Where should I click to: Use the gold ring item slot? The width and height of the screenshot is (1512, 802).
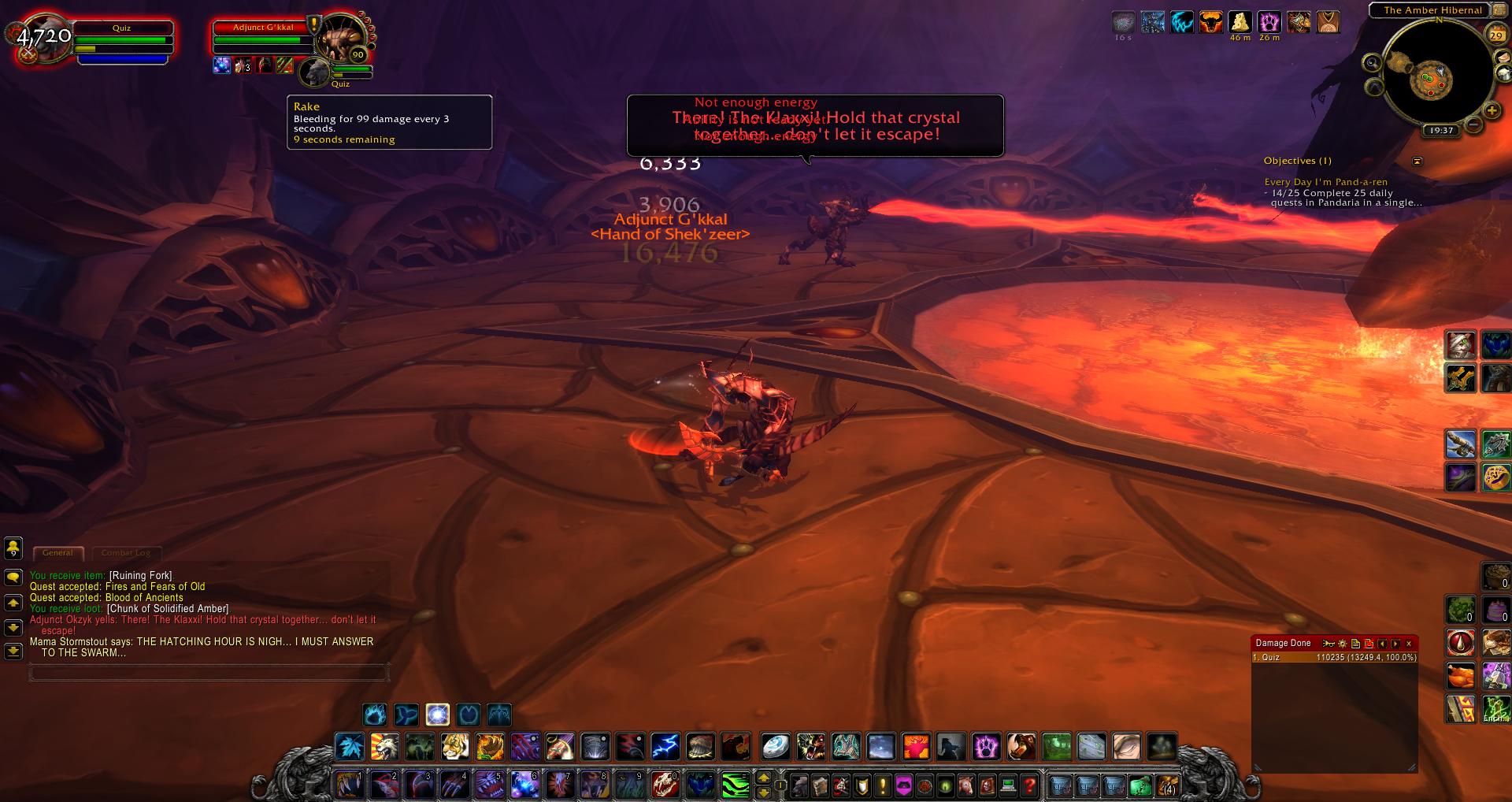(1495, 477)
